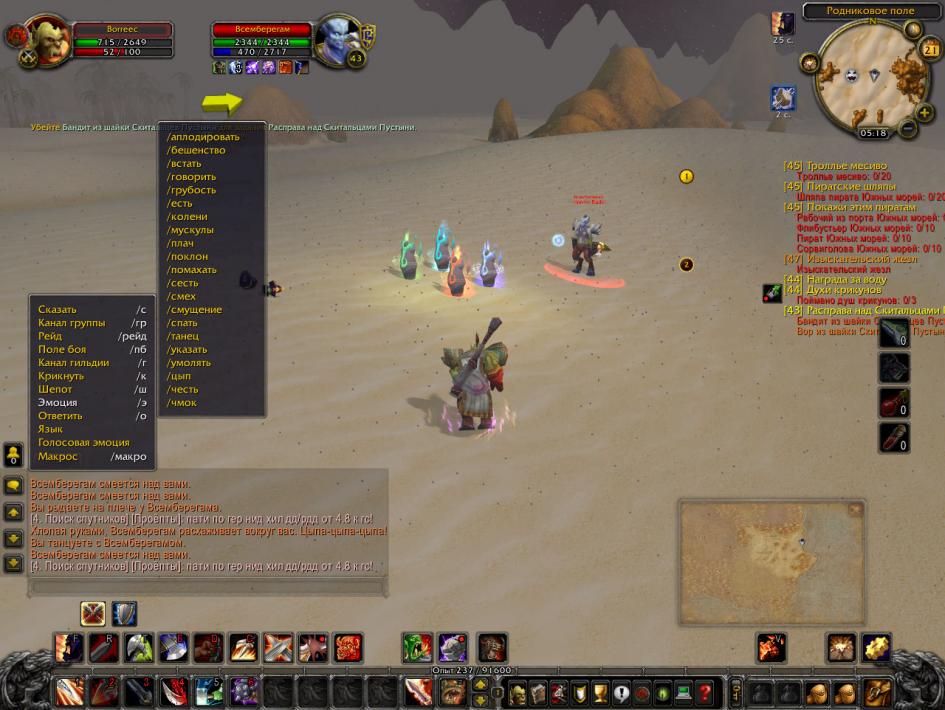The width and height of the screenshot is (945, 710).
Task: Select the /аплодировать emote entry
Action: pyautogui.click(x=204, y=137)
